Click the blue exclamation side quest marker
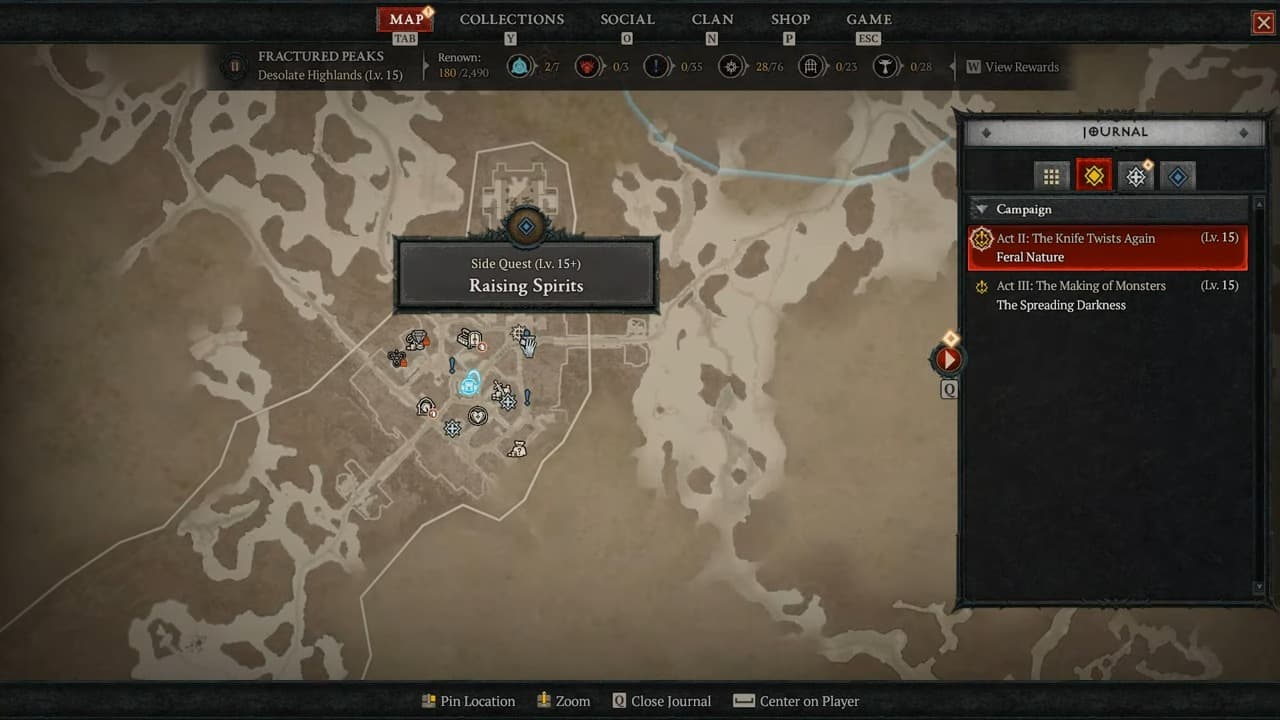The height and width of the screenshot is (720, 1280). point(452,364)
